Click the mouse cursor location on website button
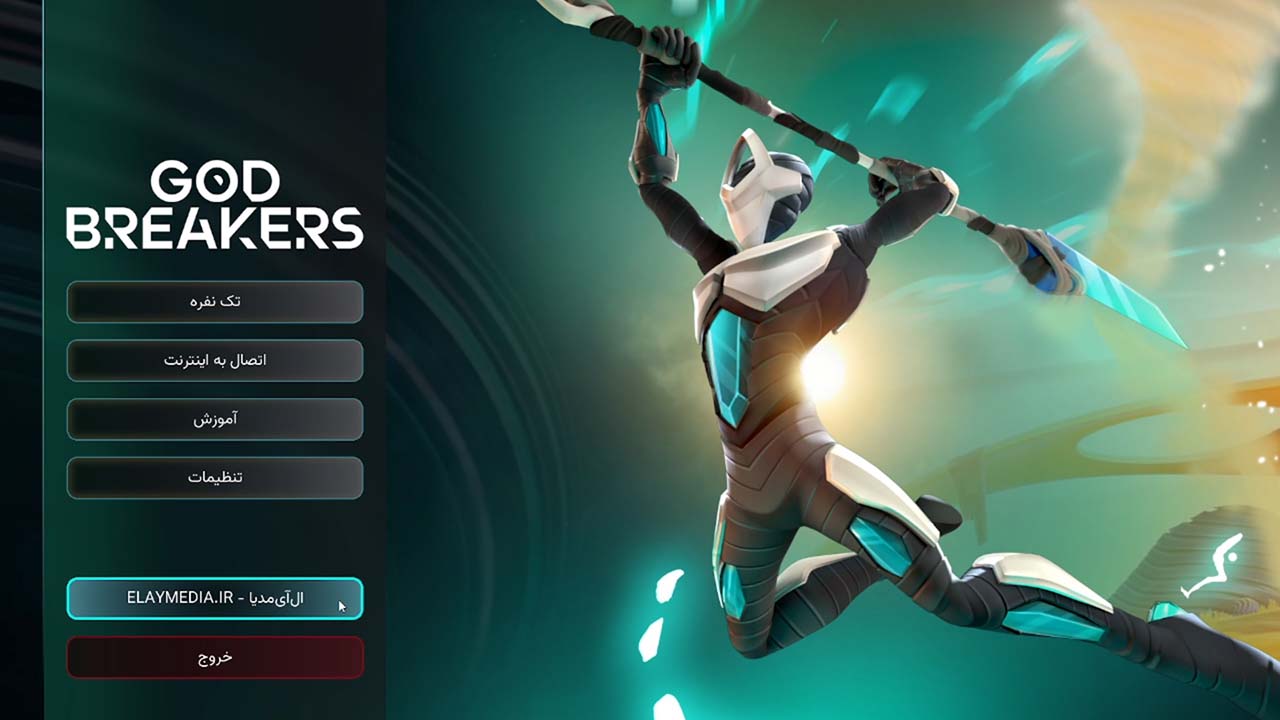The width and height of the screenshot is (1280, 720). pos(341,603)
